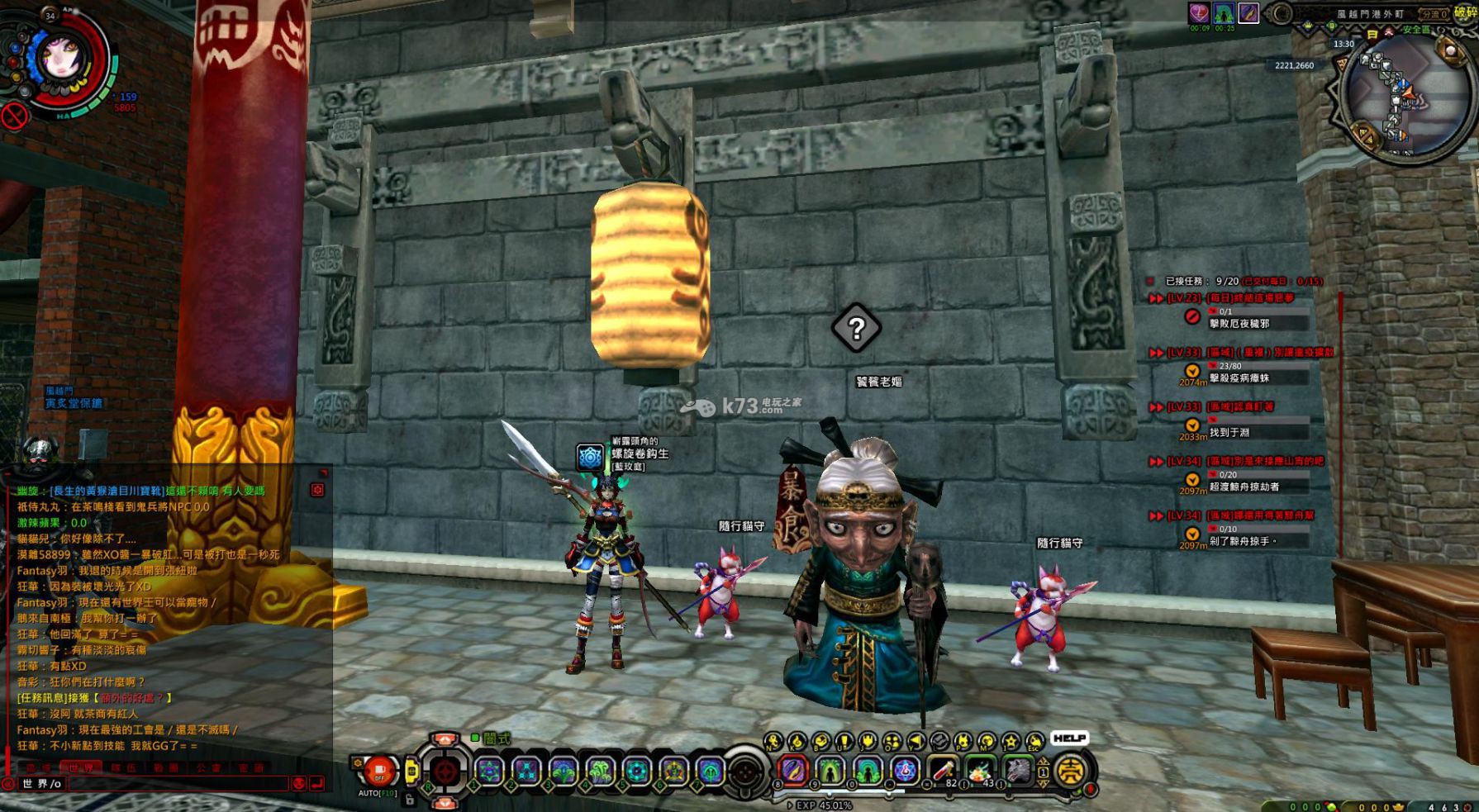
Task: Click the 分流 0 channel button
Action: click(x=1434, y=14)
